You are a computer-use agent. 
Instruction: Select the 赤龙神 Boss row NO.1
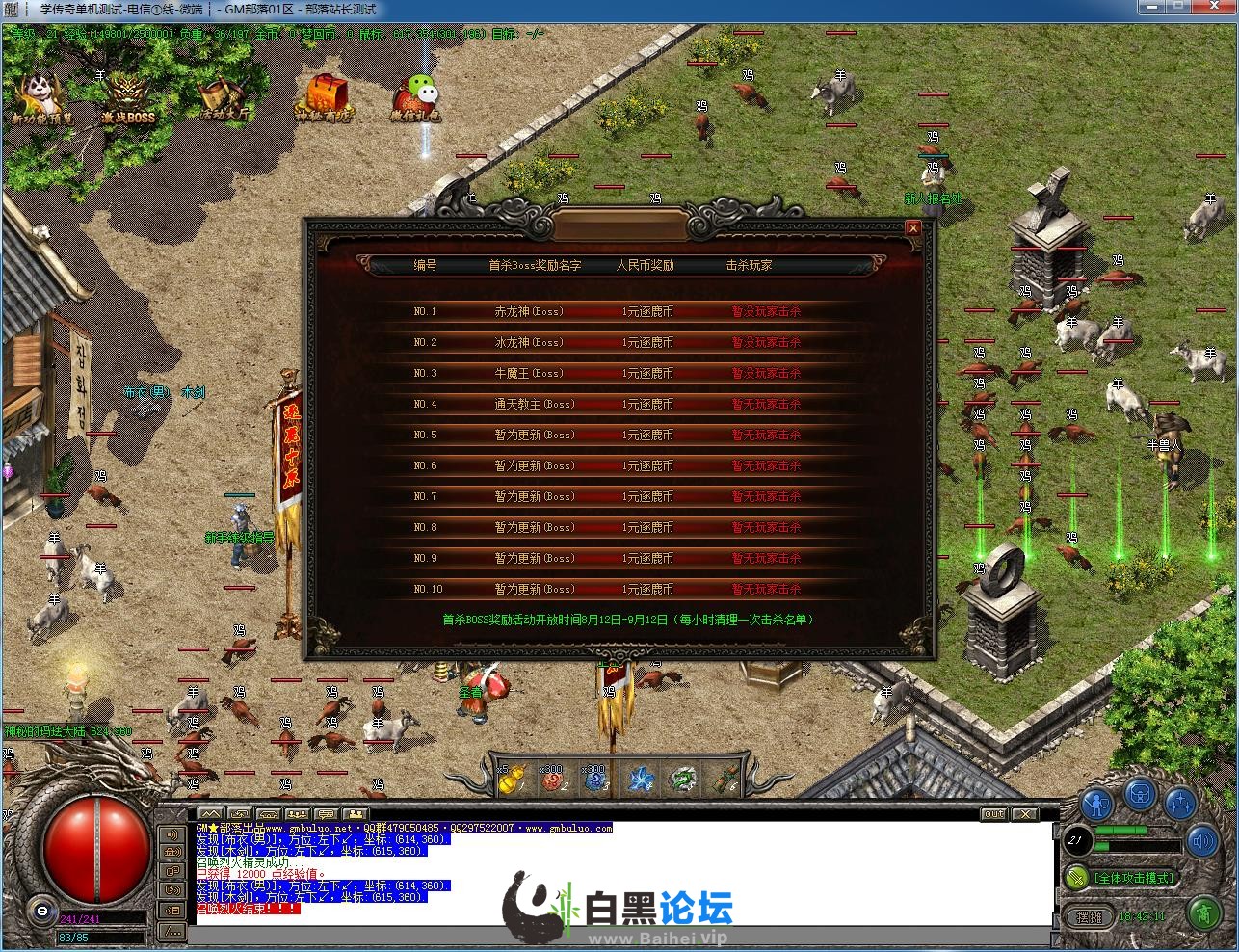point(617,312)
